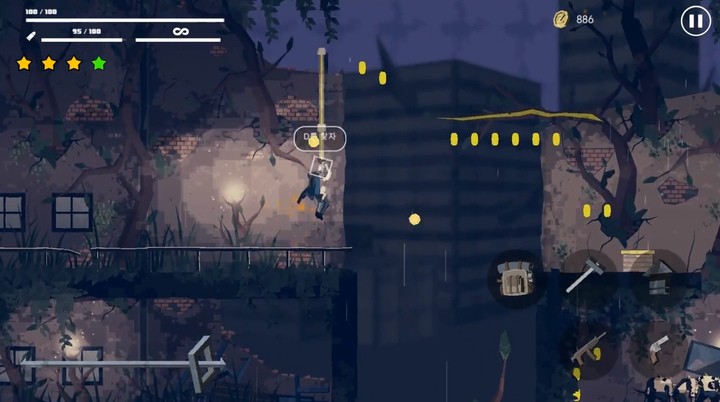Image resolution: width=720 pixels, height=402 pixels.
Task: Click the movement slider handle
Action: tap(206, 361)
